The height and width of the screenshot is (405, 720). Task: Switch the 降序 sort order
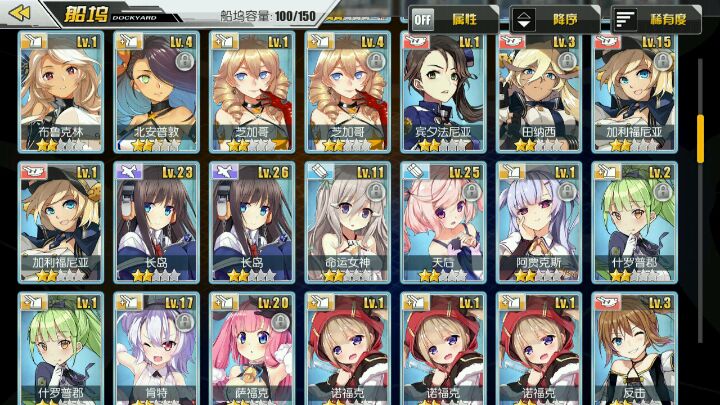pos(555,19)
